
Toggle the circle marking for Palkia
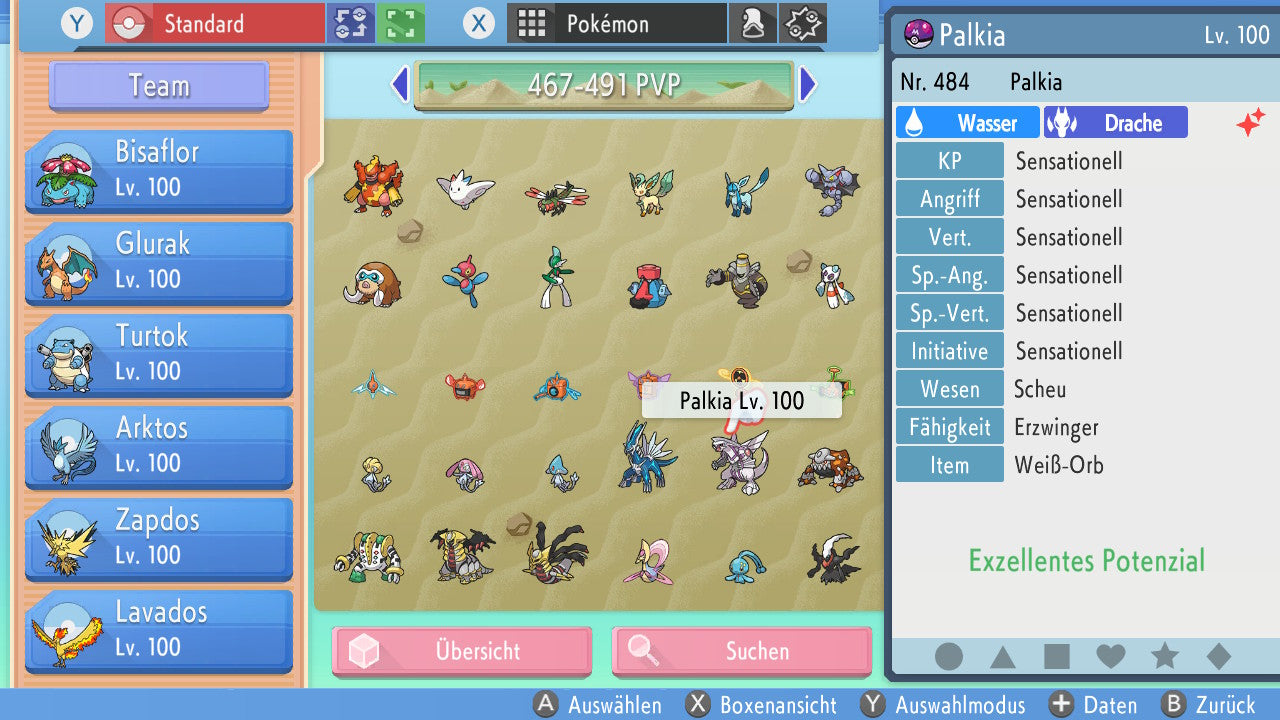coord(950,656)
